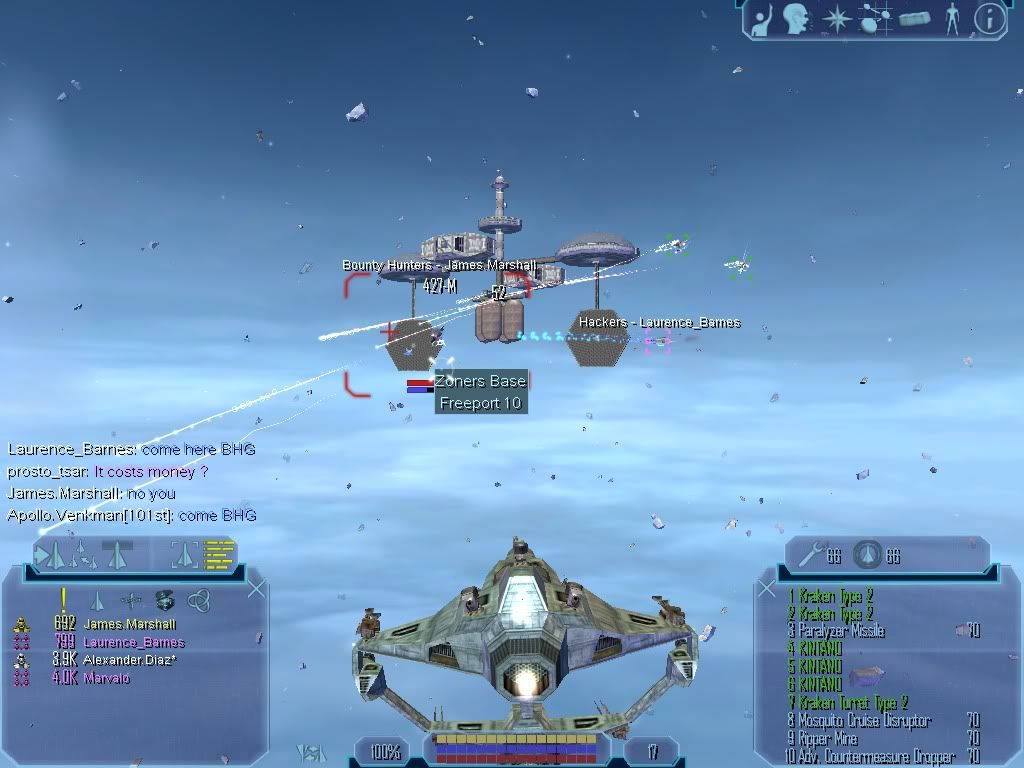Target Alexander.Diaz in the contact list
The image size is (1024, 768).
pyautogui.click(x=129, y=661)
